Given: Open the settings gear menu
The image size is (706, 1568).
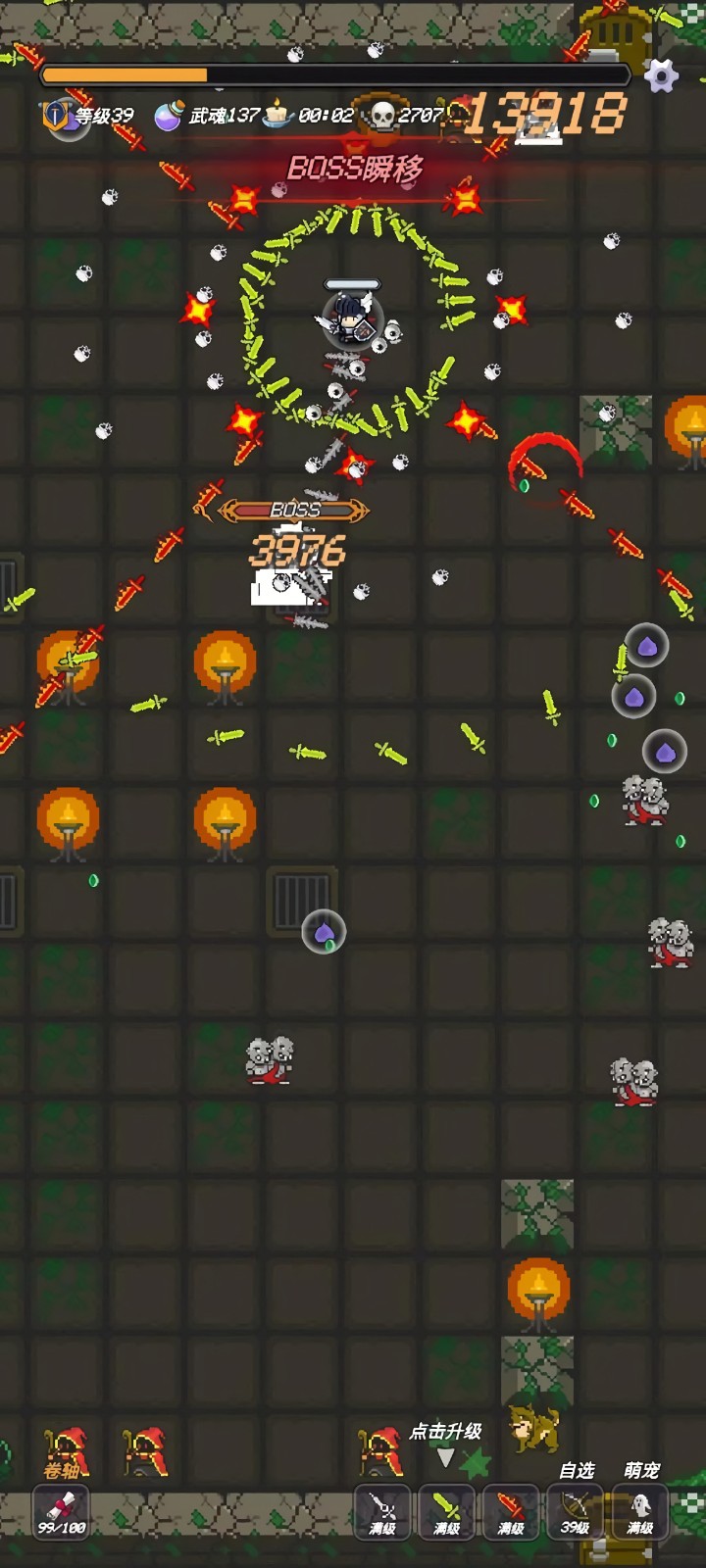Looking at the screenshot, I should coord(662,75).
